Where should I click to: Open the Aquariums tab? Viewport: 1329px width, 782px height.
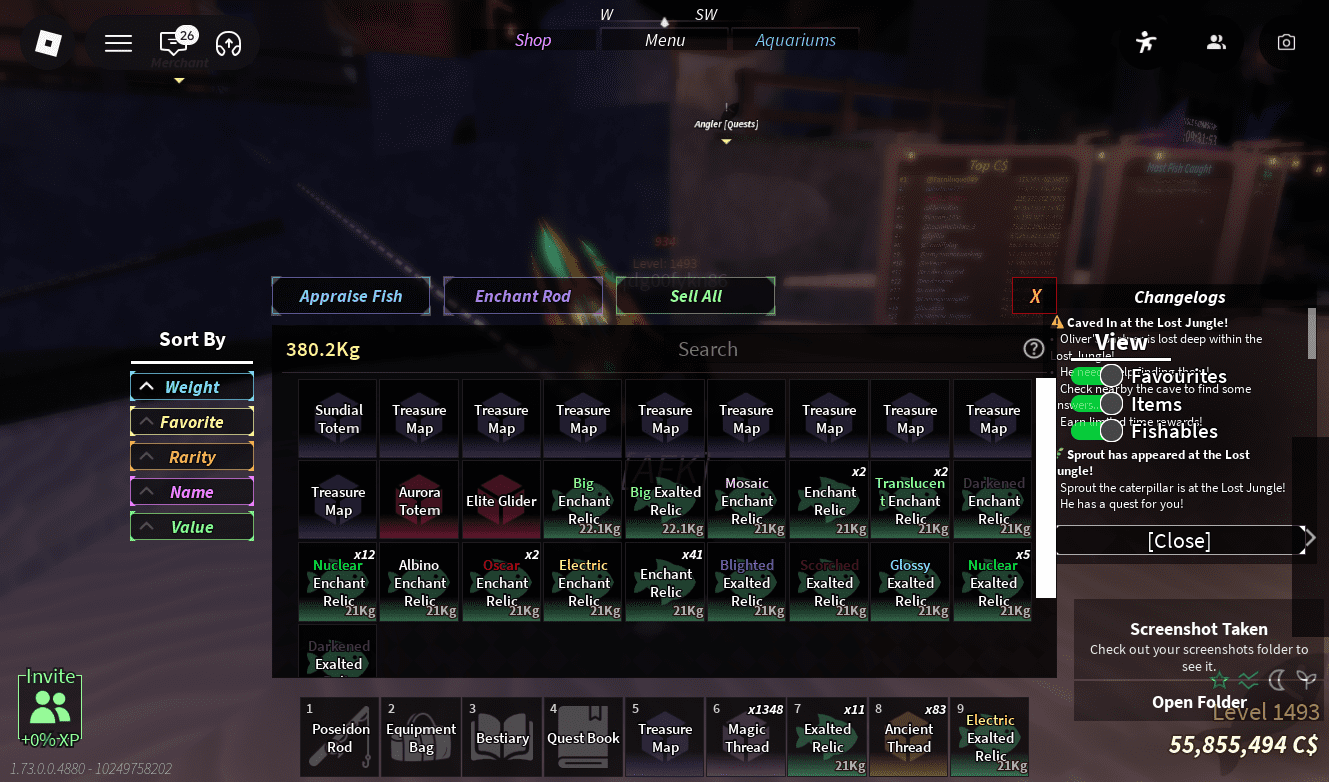(795, 40)
